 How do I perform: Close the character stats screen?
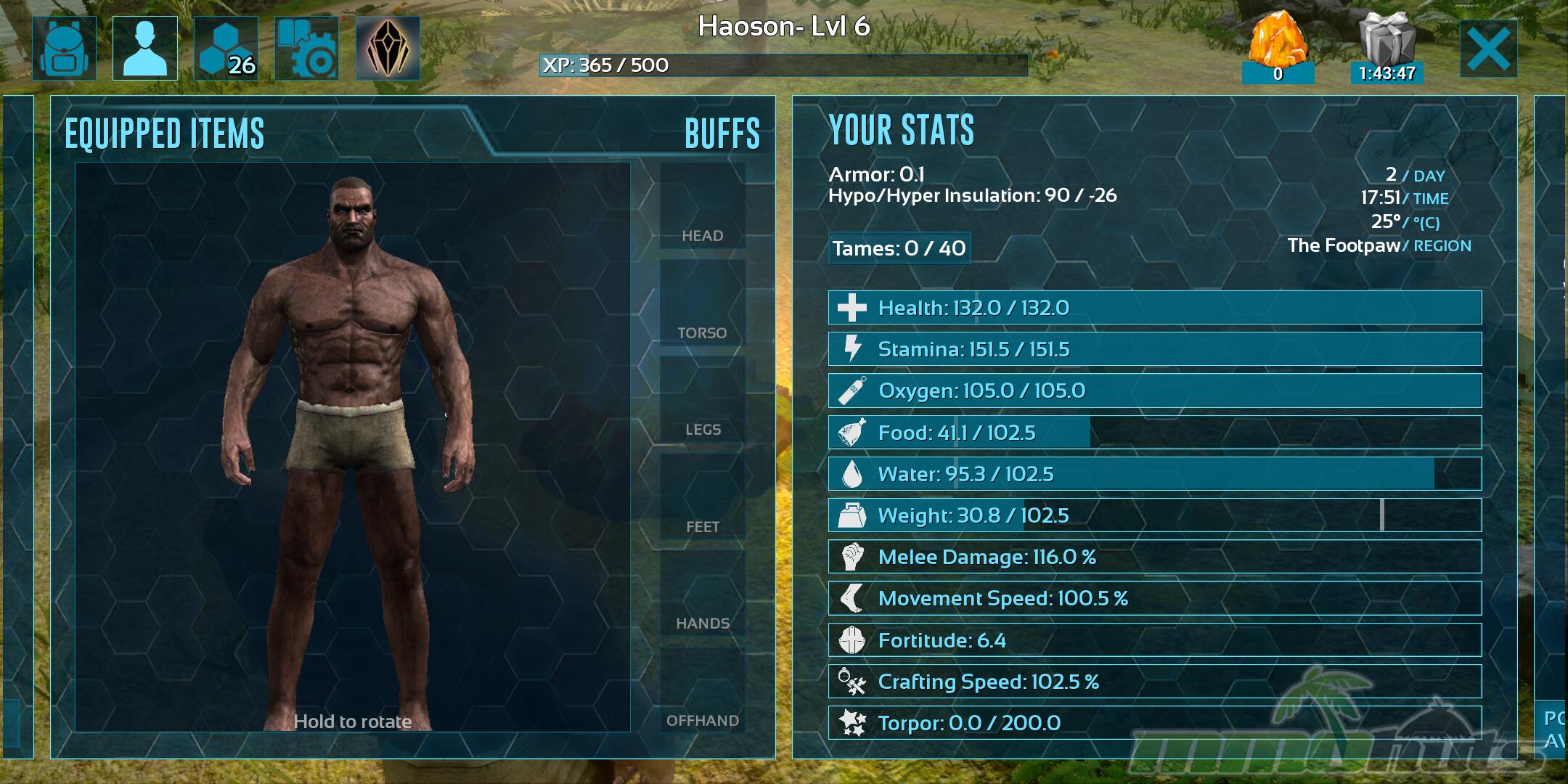[x=1488, y=49]
